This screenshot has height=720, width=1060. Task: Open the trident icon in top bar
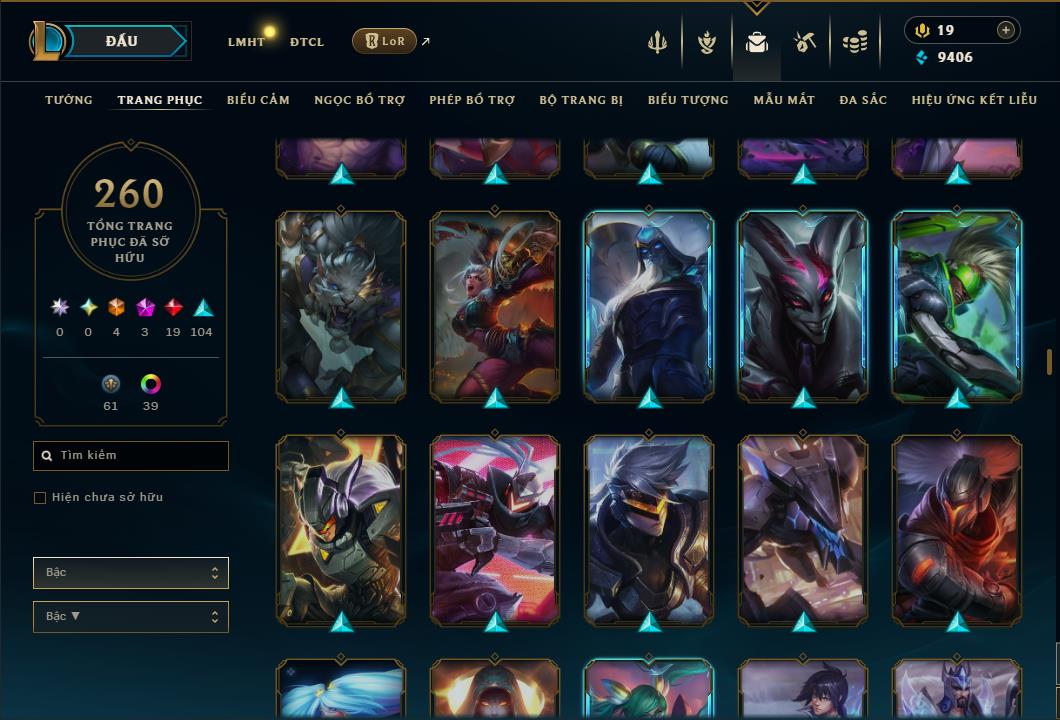tap(657, 42)
